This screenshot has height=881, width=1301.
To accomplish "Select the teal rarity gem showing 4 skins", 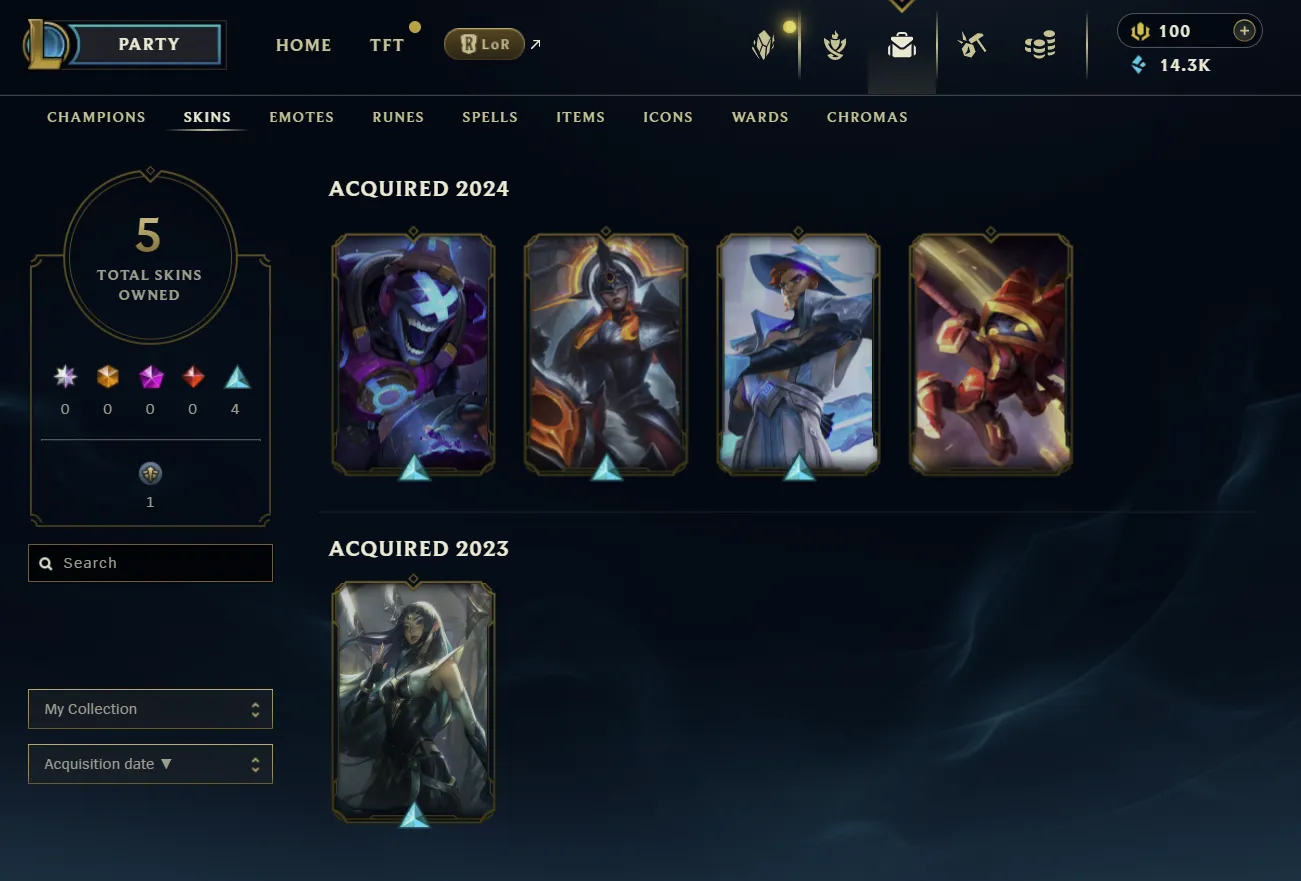I will click(235, 378).
